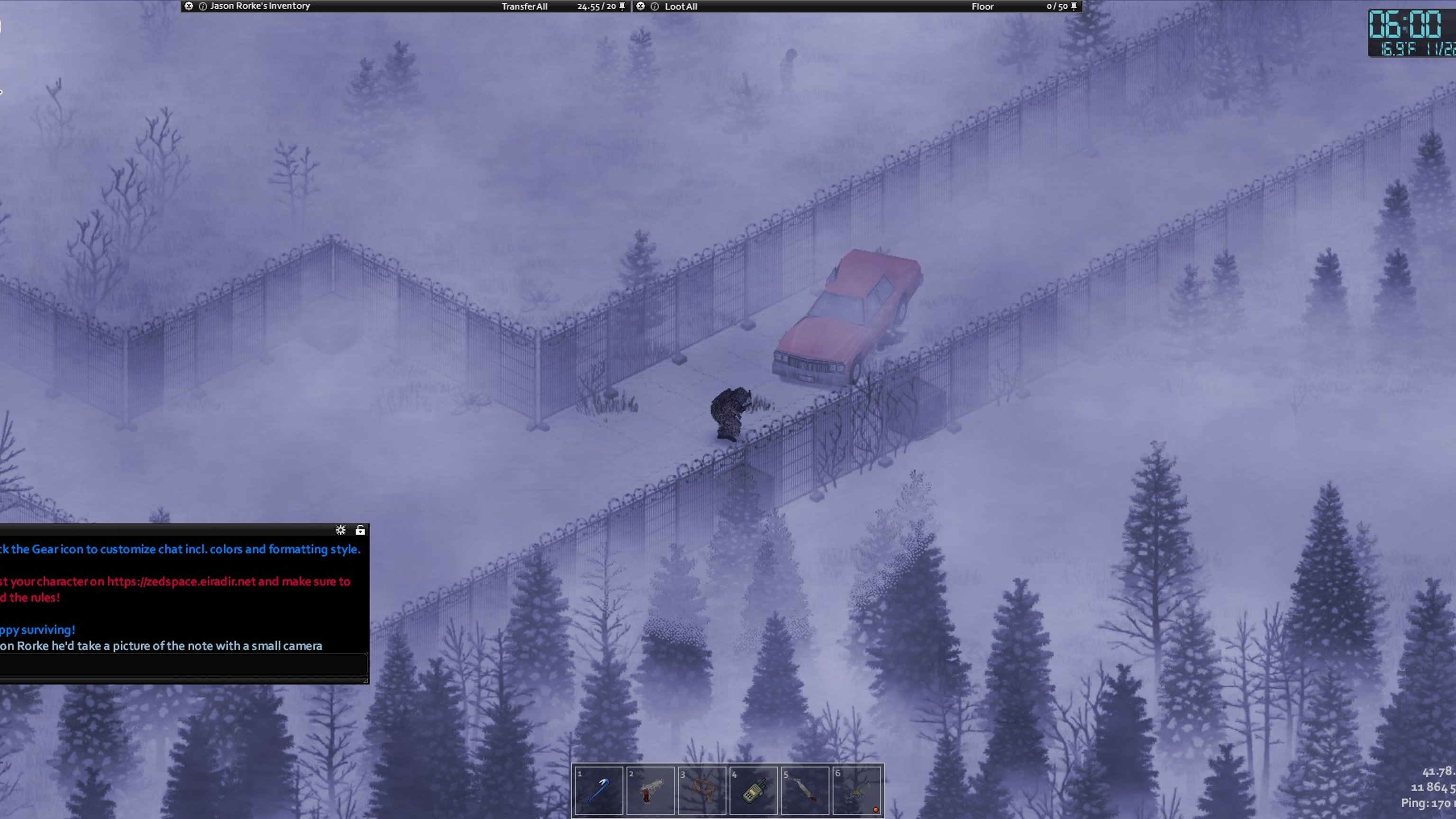Pin Jason Rorke's Inventory panel

pyautogui.click(x=622, y=6)
